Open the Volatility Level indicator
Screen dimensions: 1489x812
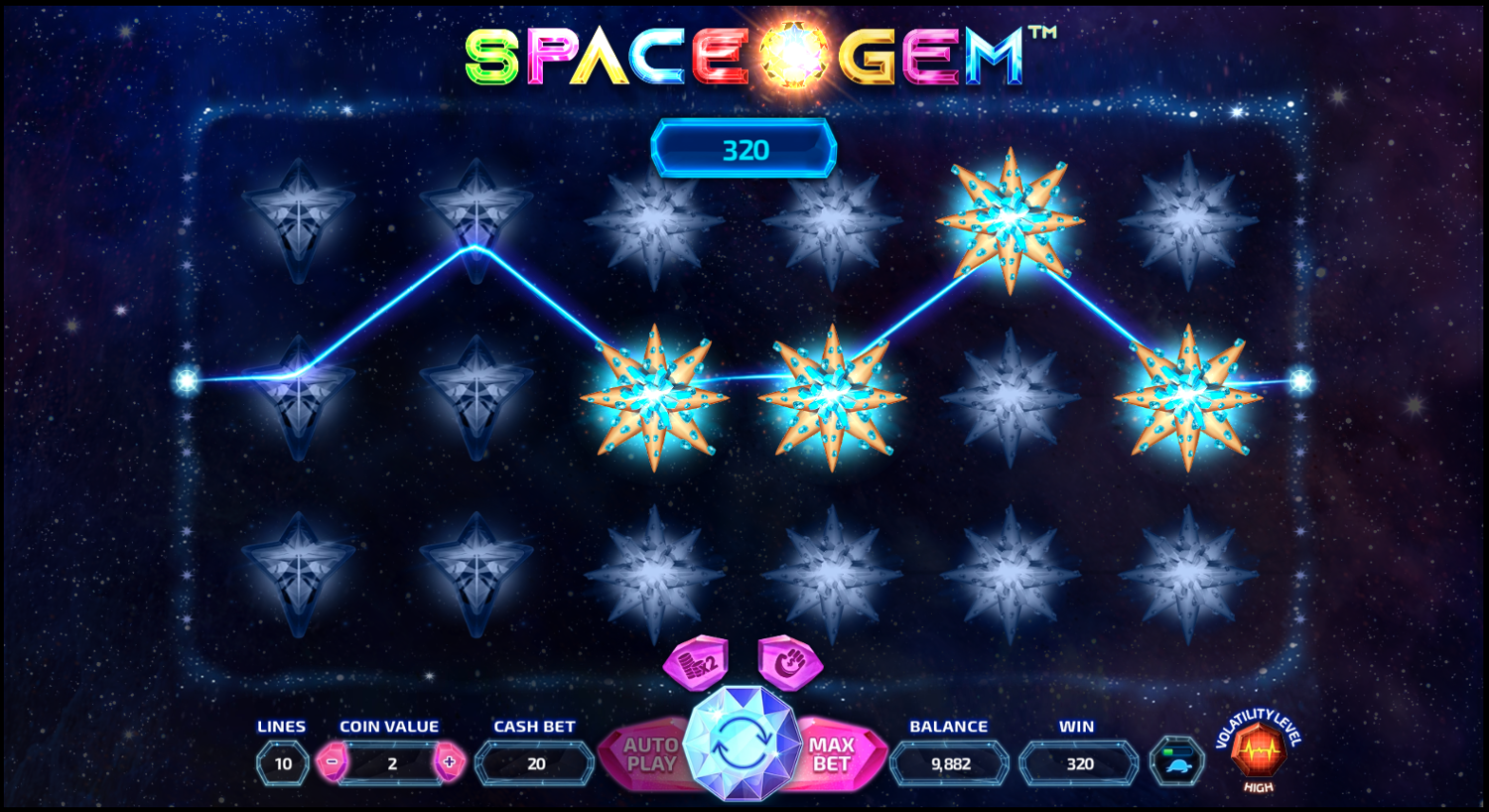[1258, 751]
